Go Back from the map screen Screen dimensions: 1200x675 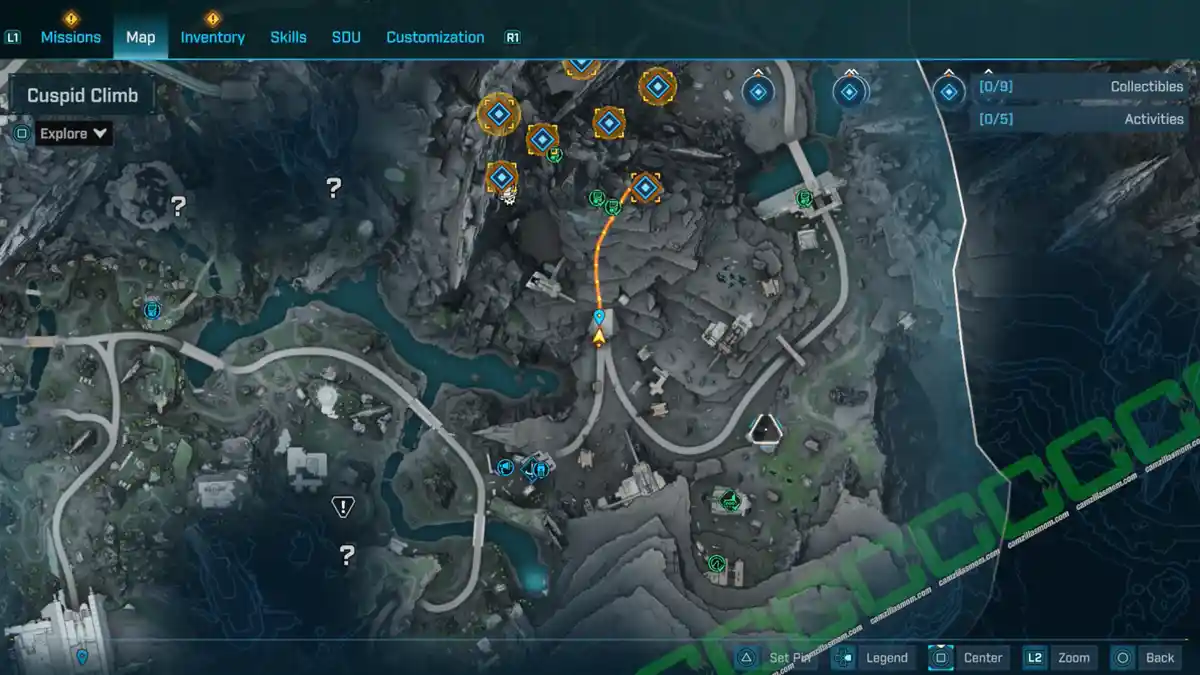(x=1146, y=657)
